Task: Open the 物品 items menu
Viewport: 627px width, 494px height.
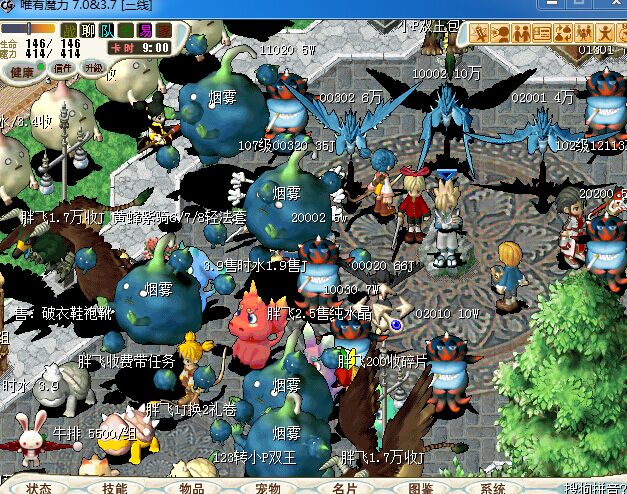Action: [191, 488]
